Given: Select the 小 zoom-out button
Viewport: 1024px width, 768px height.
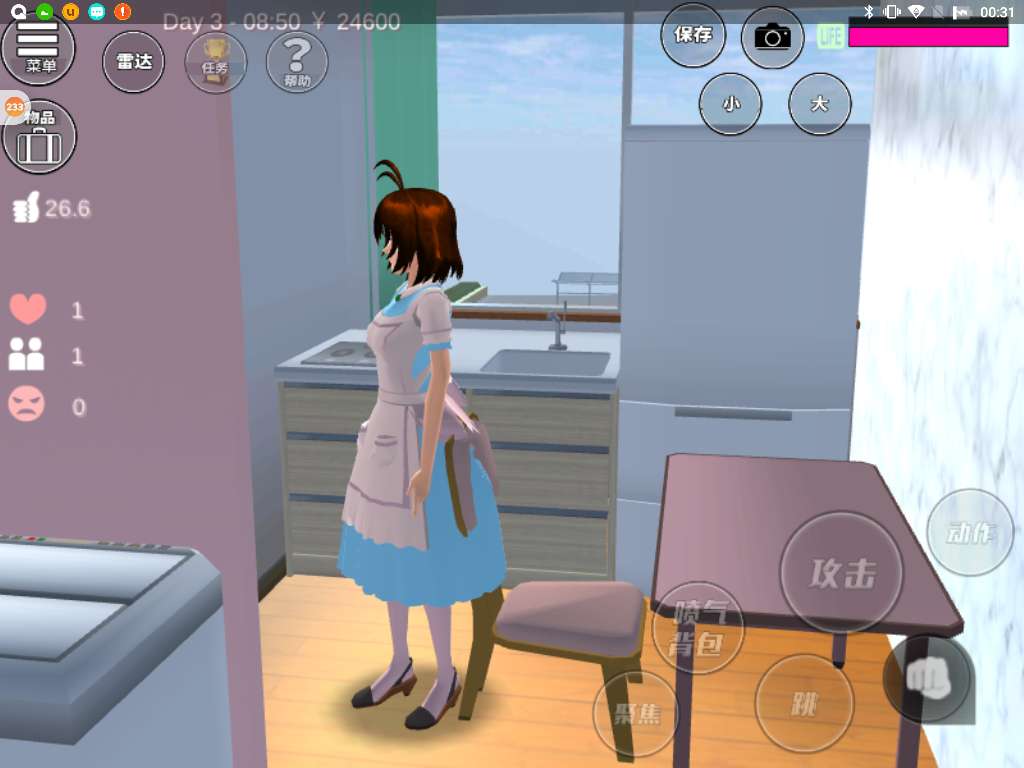Looking at the screenshot, I should 730,103.
